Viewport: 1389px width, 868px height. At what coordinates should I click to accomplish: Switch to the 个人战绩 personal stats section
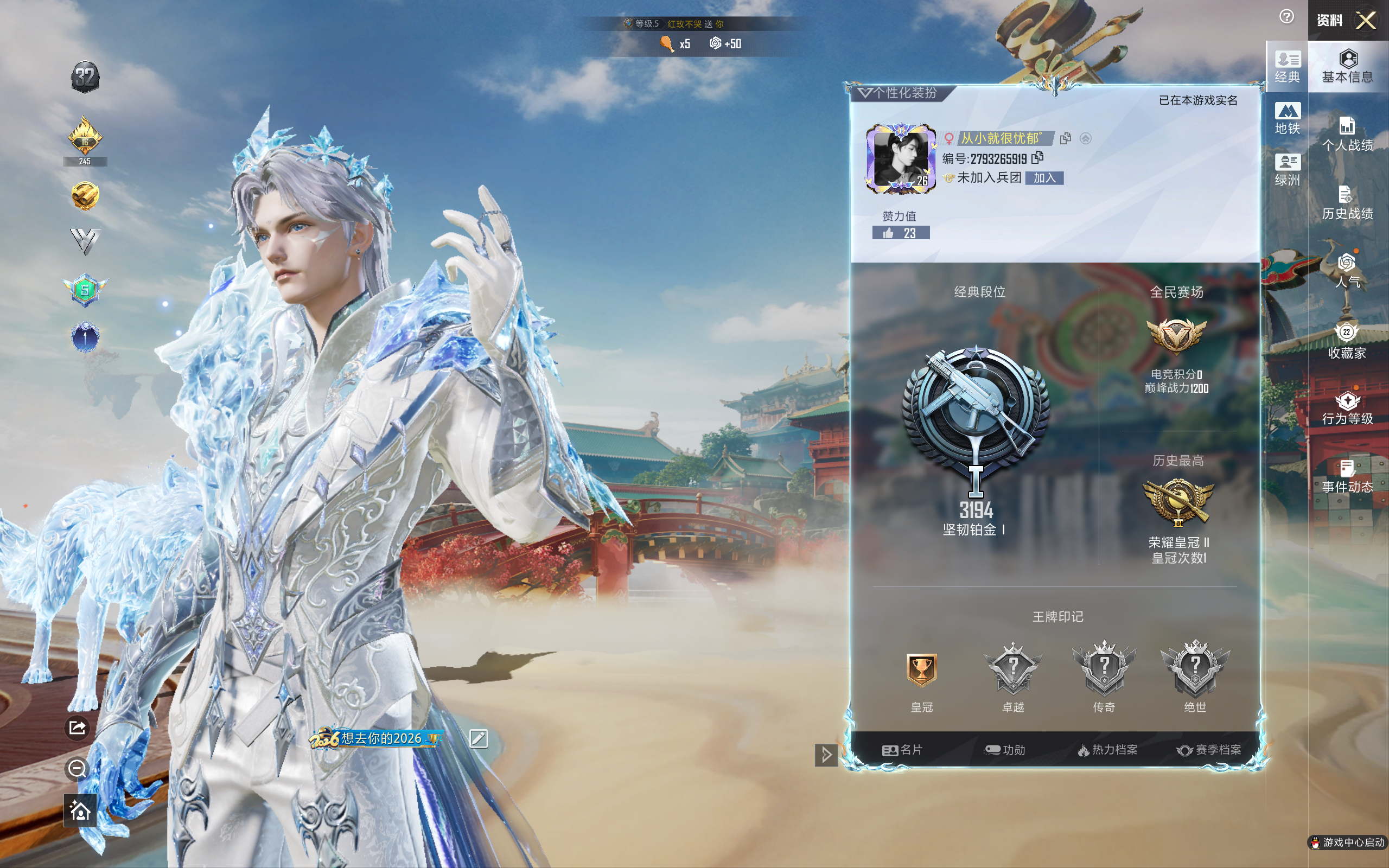click(1347, 135)
